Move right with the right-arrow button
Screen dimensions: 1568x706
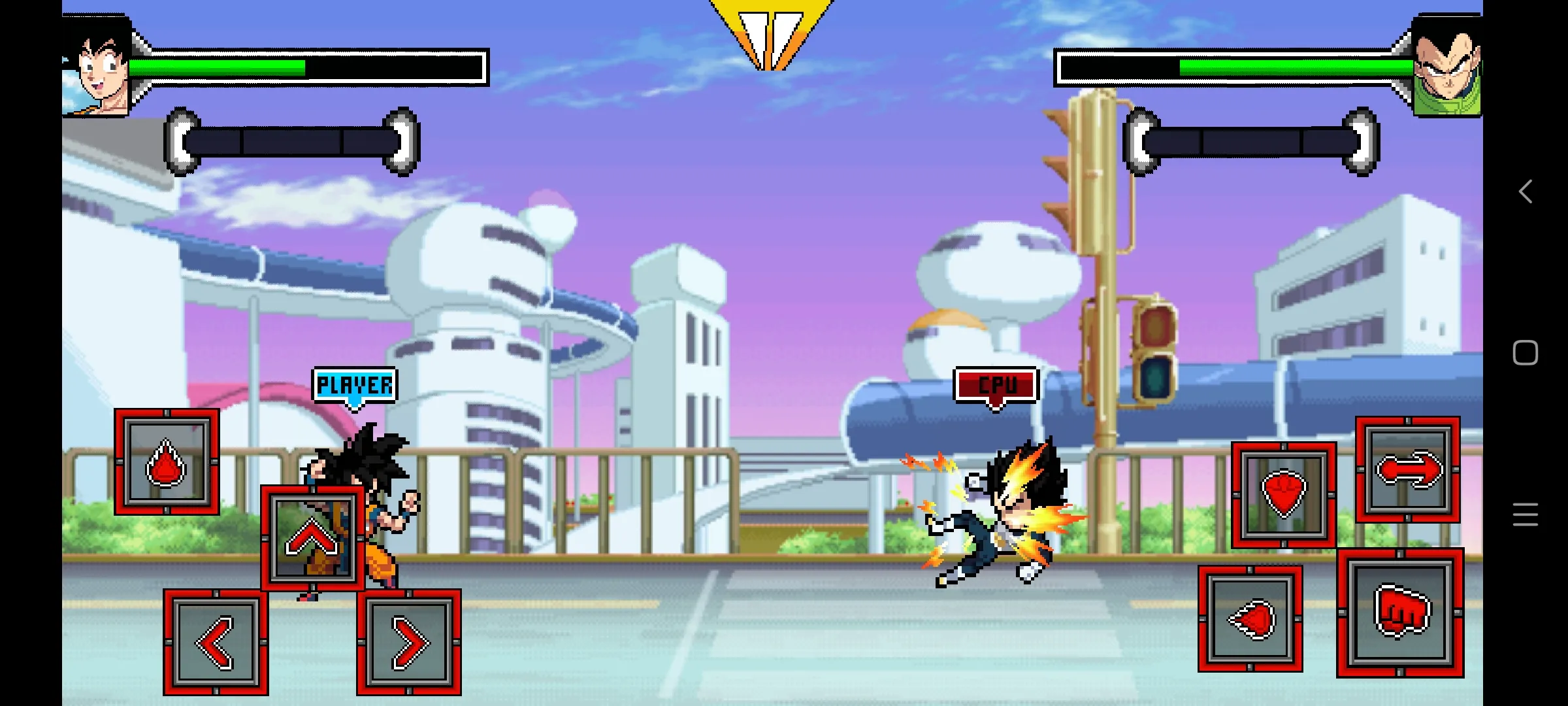pos(409,643)
